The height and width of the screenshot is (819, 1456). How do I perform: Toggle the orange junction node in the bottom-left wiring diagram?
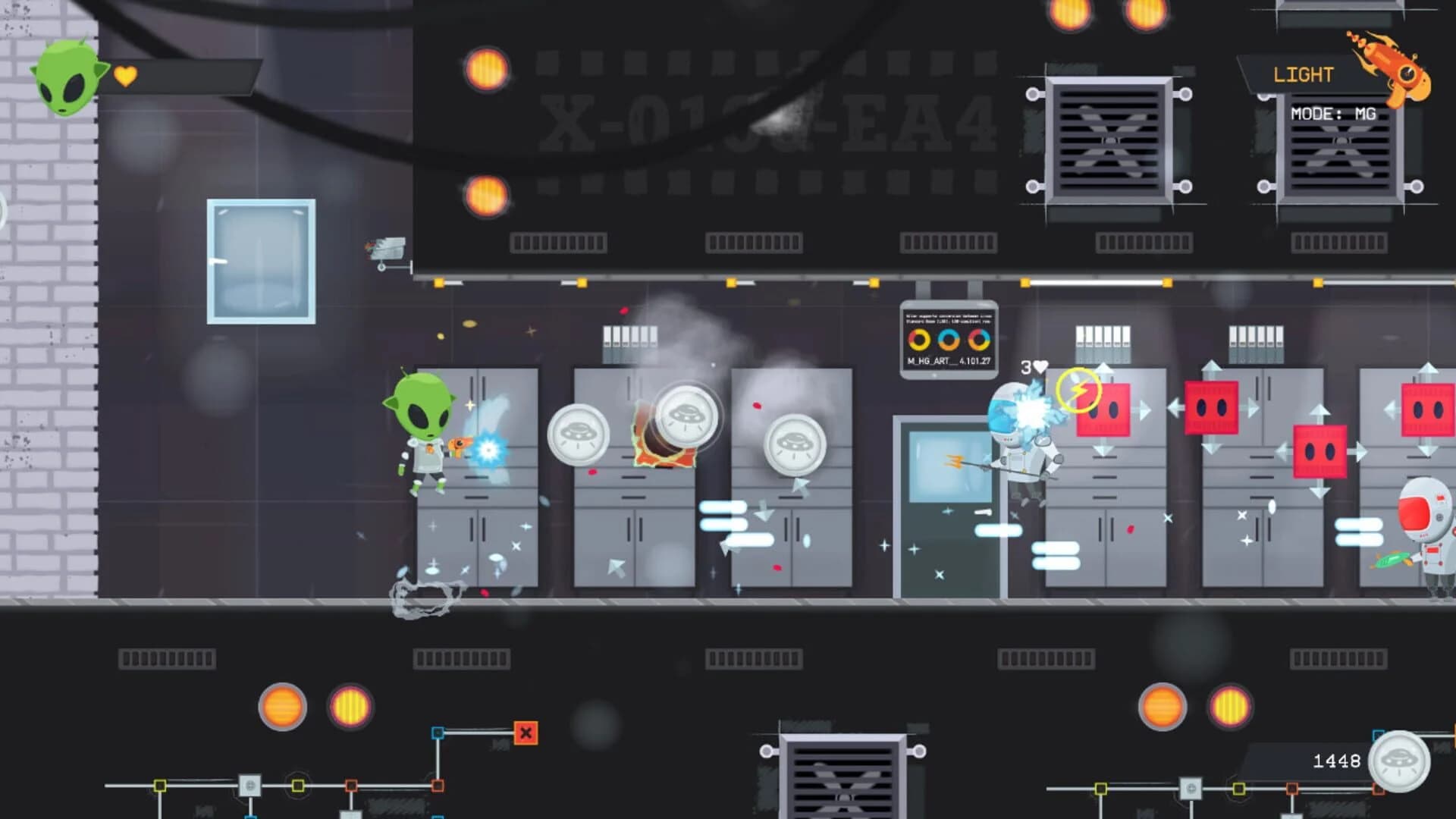pos(351,786)
